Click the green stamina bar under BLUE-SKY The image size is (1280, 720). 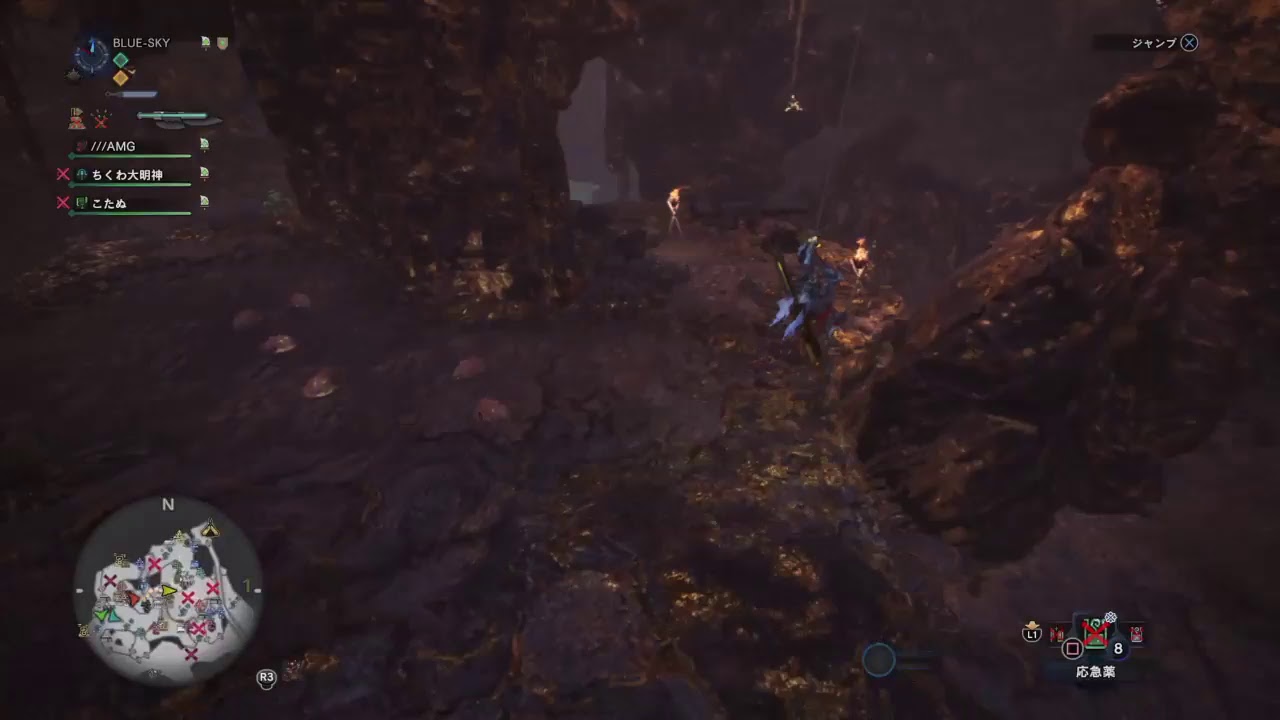tap(129, 155)
